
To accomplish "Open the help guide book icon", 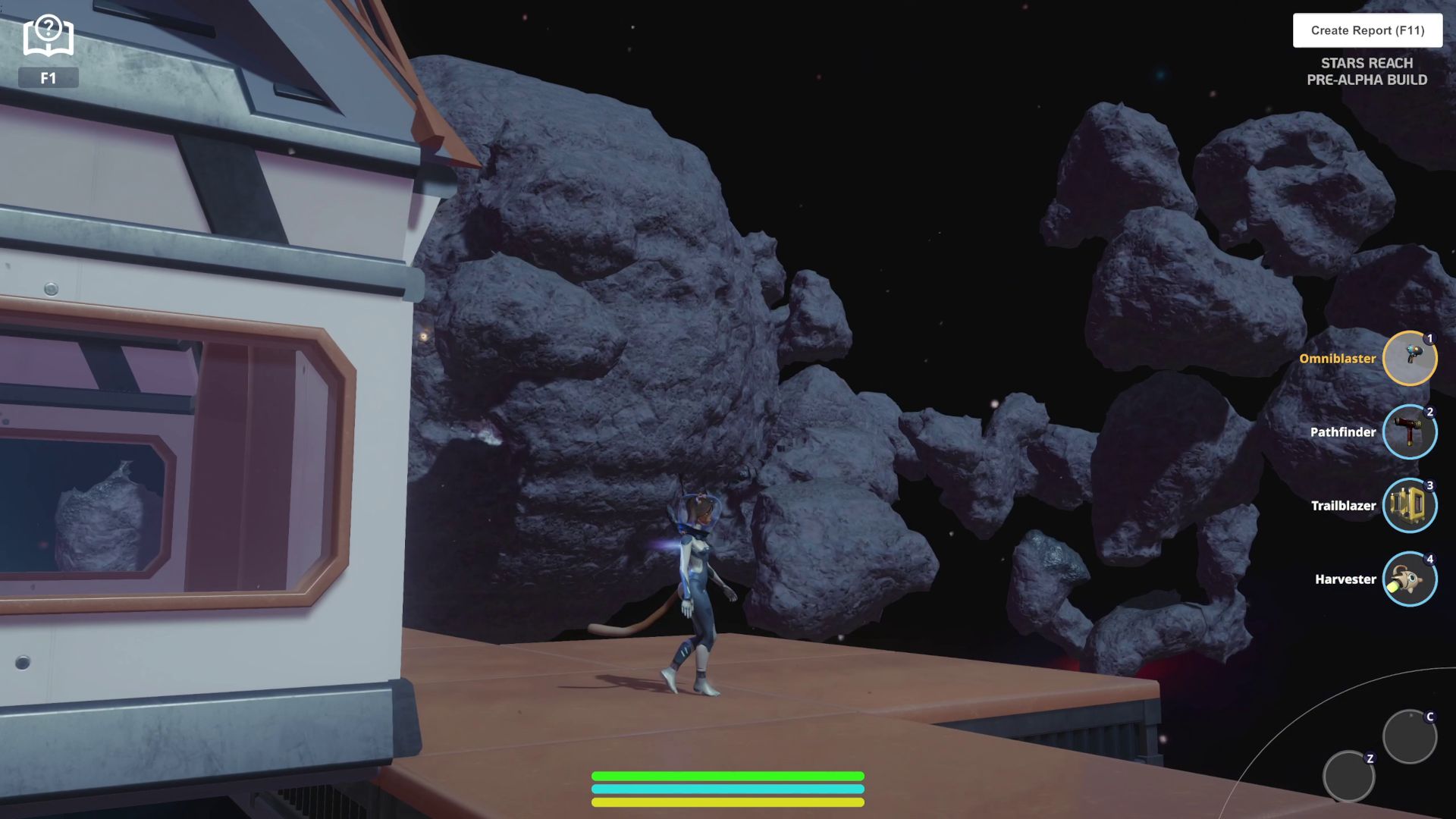I will point(48,36).
